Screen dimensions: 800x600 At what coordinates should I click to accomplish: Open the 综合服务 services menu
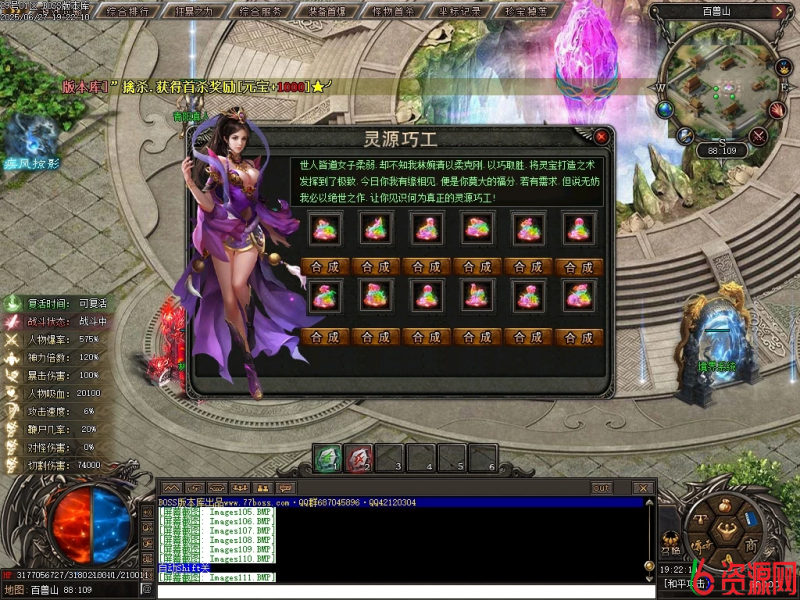(x=265, y=12)
